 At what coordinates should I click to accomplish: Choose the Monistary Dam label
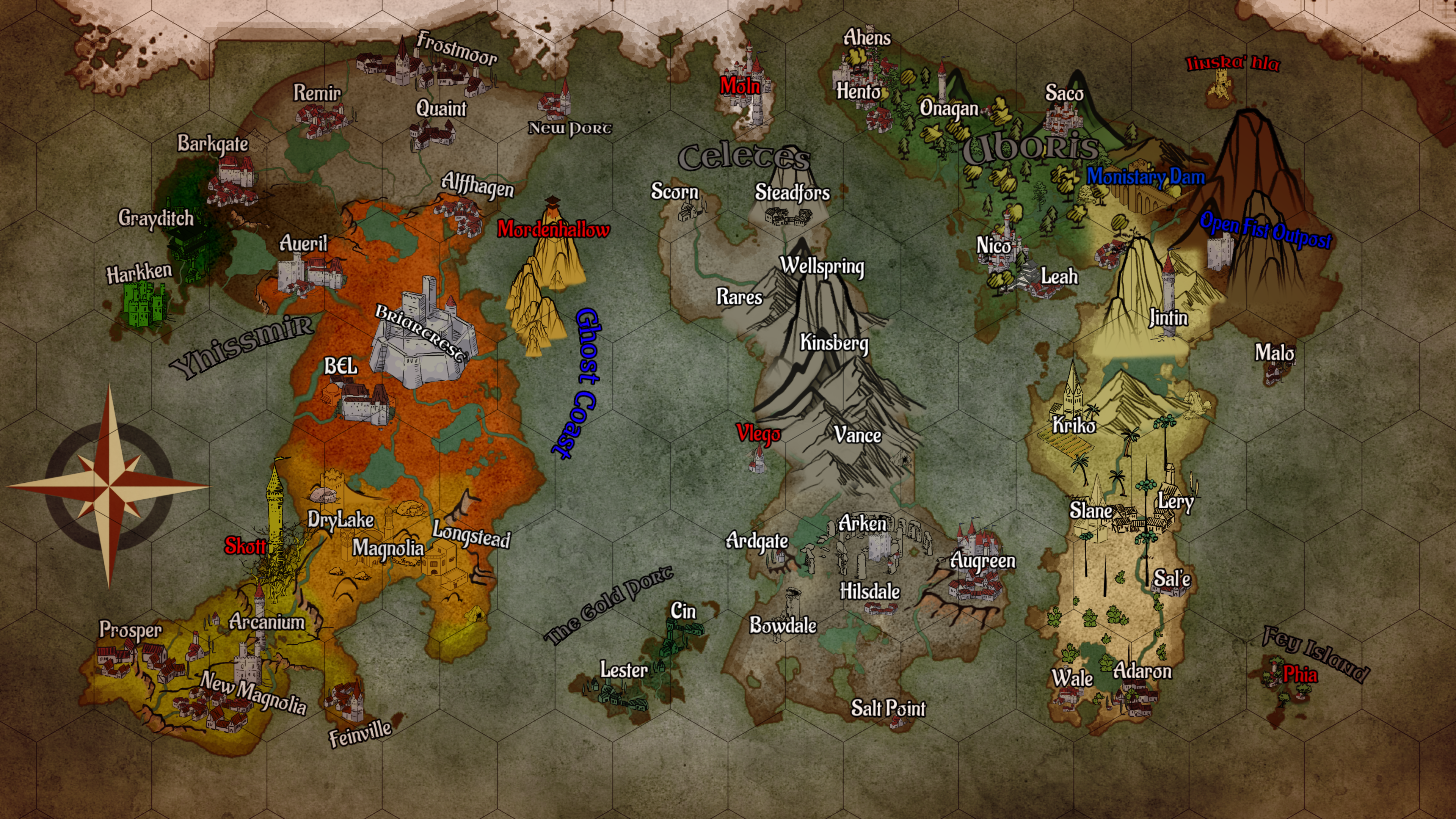click(1145, 177)
